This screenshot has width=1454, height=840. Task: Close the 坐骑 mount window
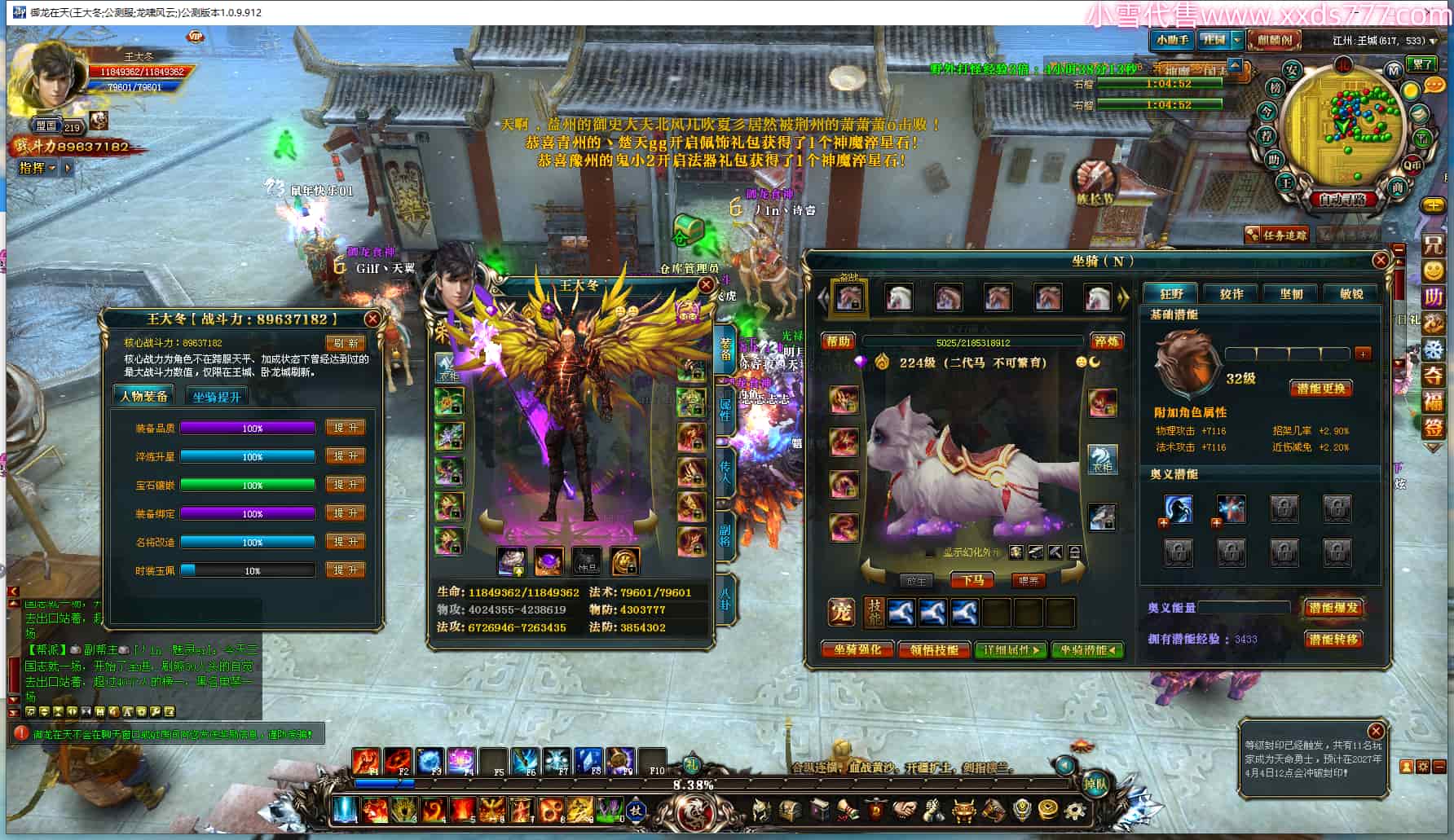(x=1380, y=261)
